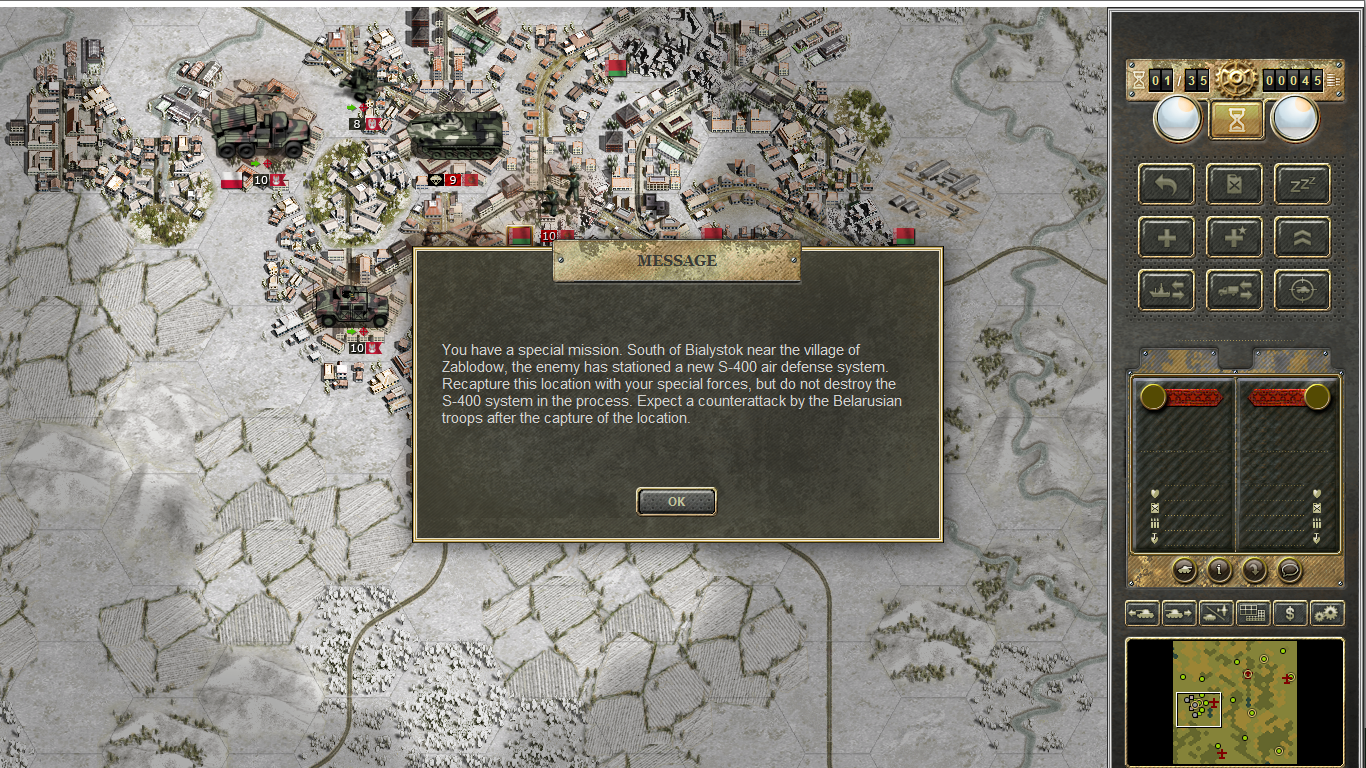Click the round curved arrow button
Screen dimensions: 1366x768
coord(1254,570)
